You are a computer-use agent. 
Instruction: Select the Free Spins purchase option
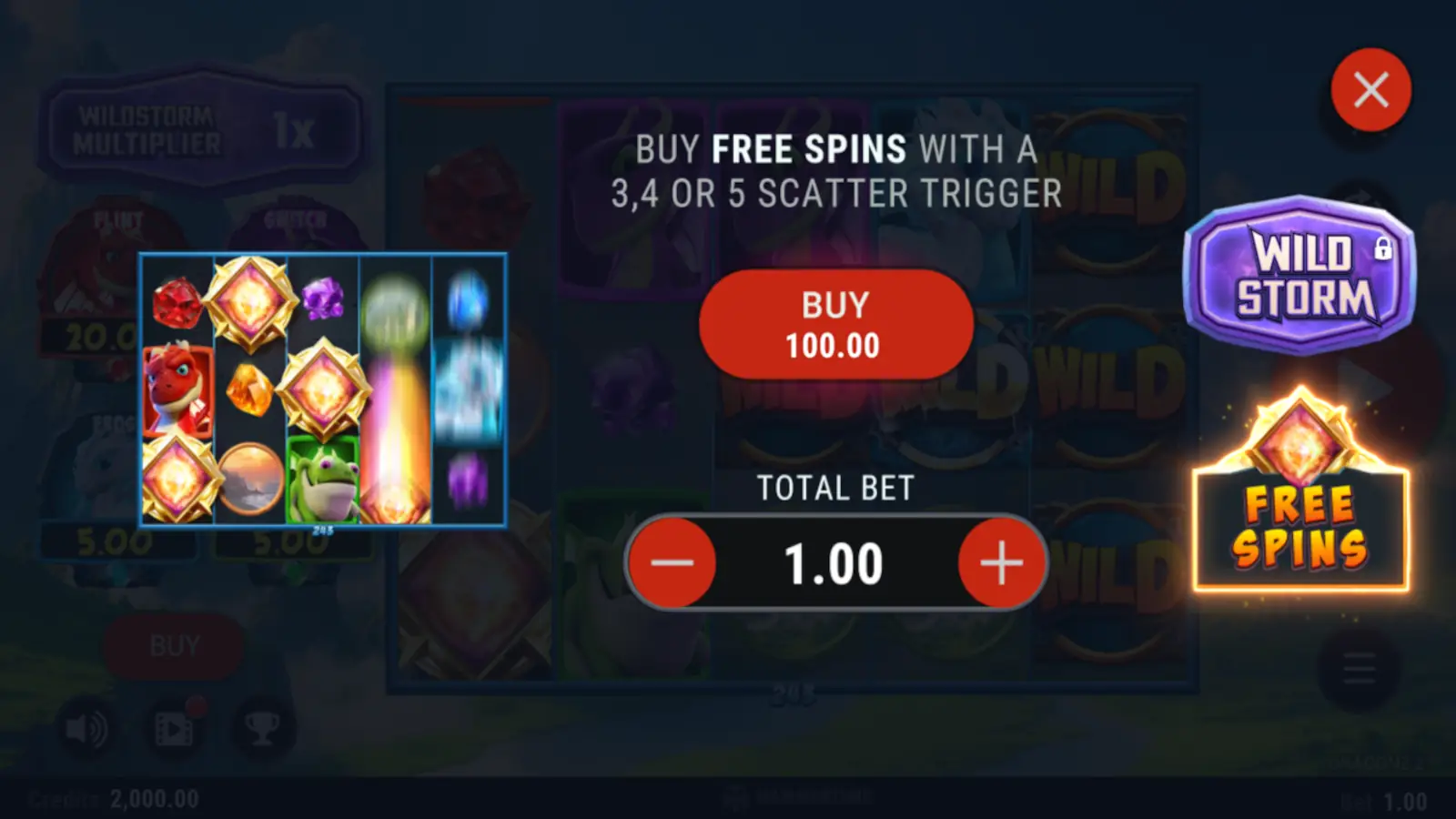click(1299, 528)
